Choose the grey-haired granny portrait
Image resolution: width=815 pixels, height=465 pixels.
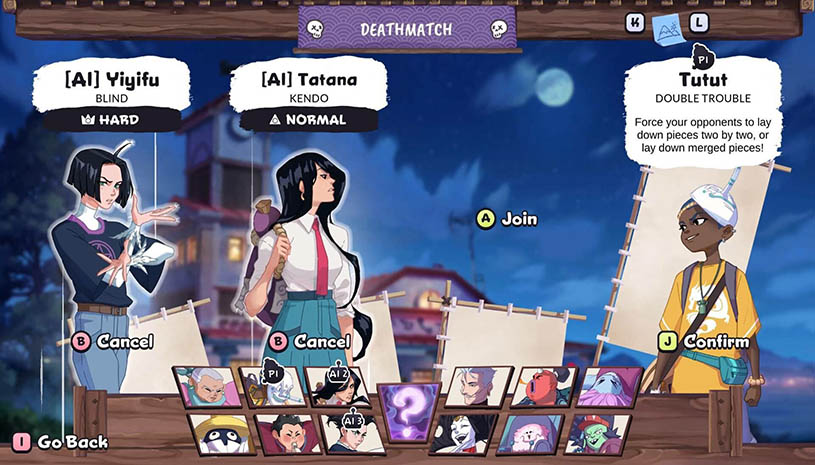coord(208,387)
